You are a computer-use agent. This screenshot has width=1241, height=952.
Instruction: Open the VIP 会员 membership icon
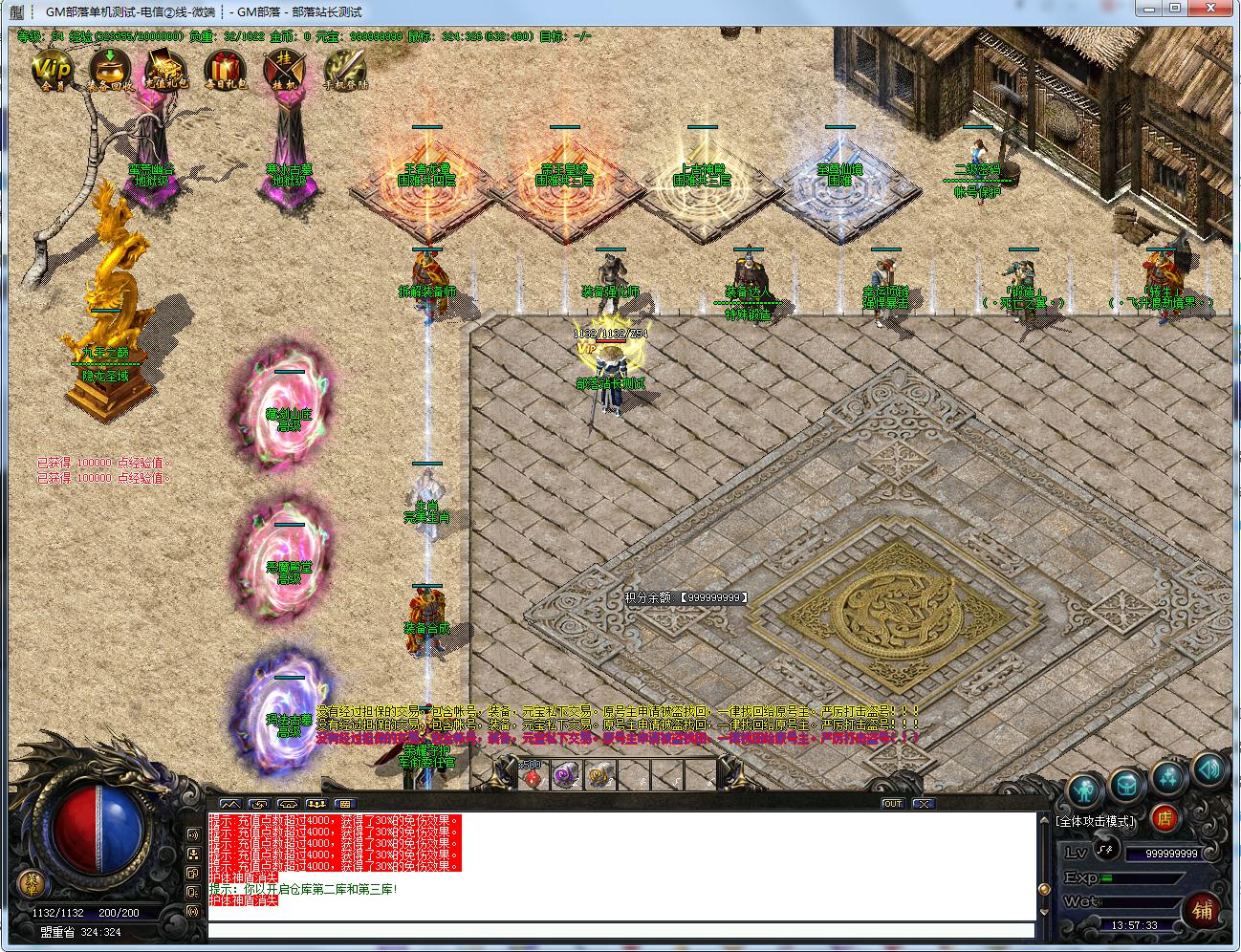click(52, 69)
